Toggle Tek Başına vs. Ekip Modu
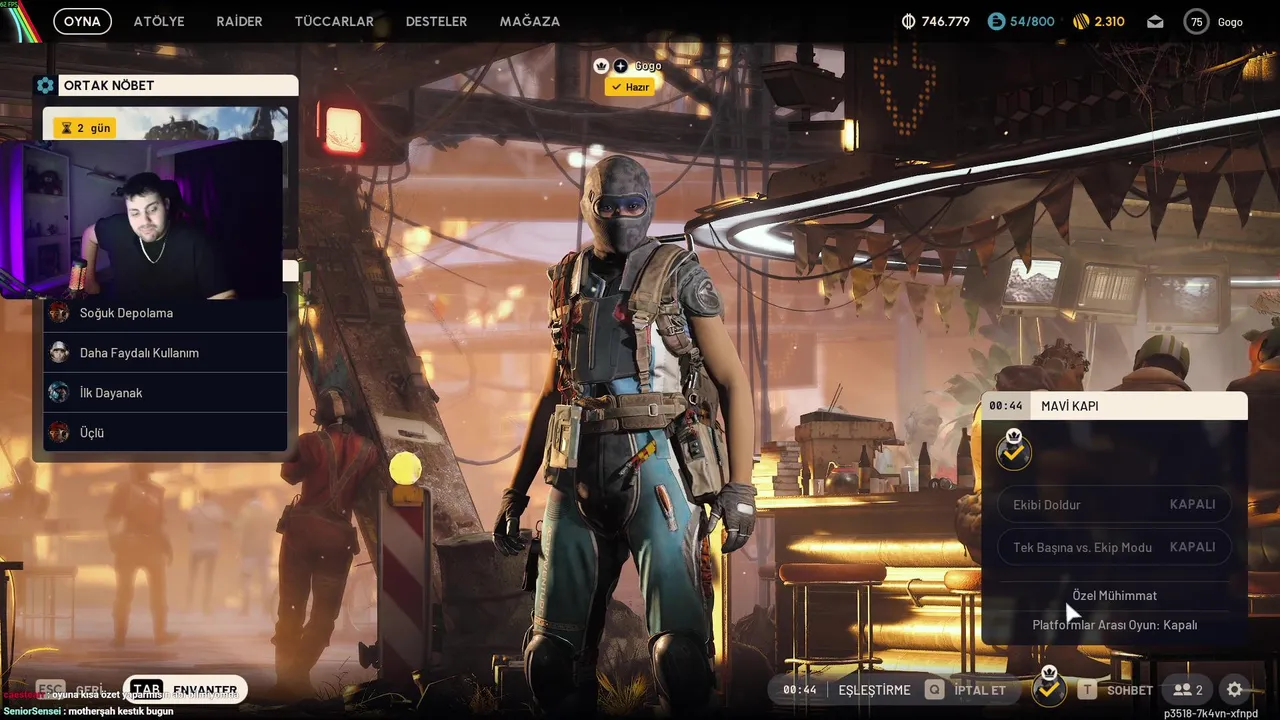1280x720 pixels. [1114, 547]
